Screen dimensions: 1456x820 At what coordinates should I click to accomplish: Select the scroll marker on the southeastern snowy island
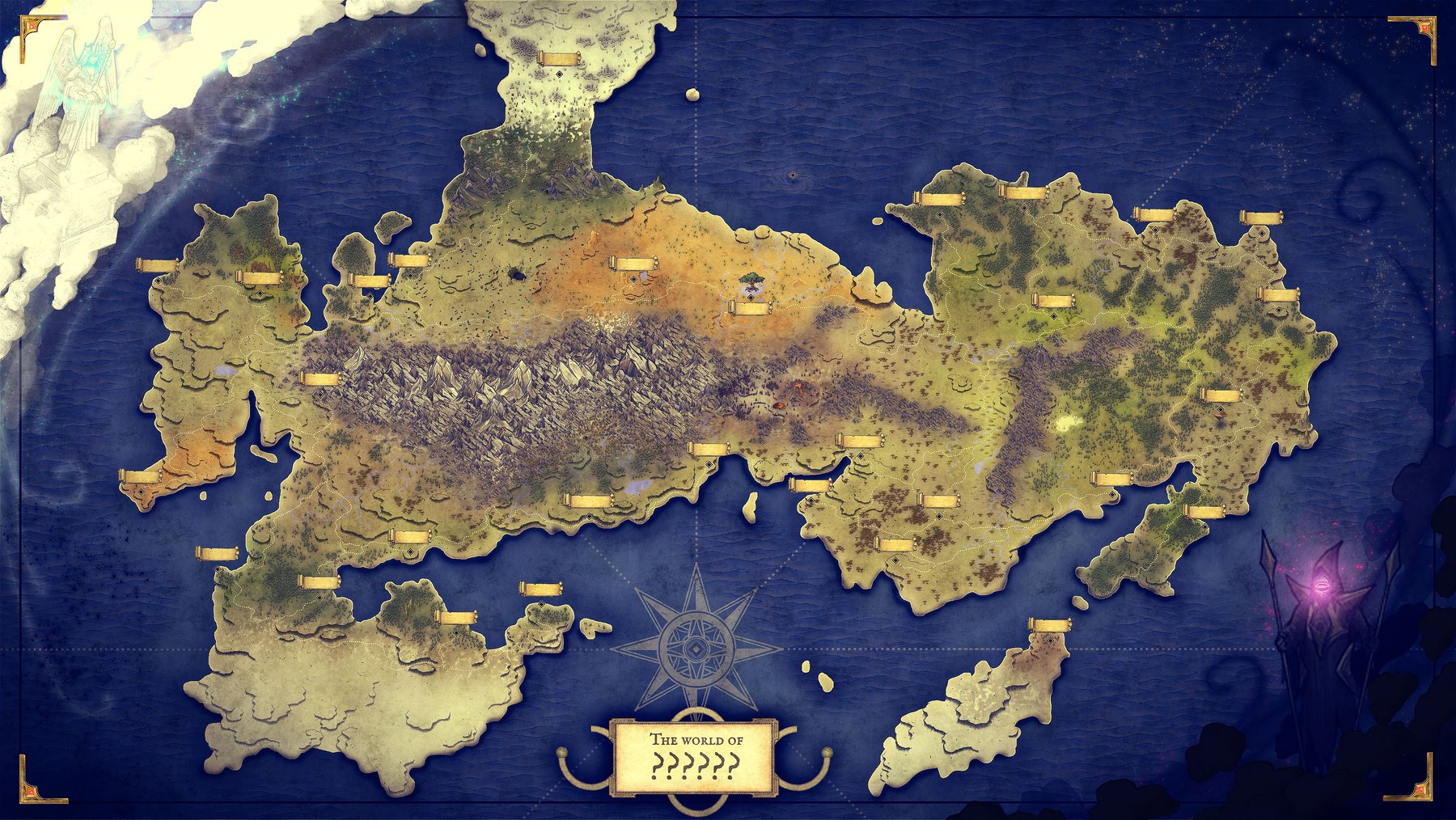1050,625
